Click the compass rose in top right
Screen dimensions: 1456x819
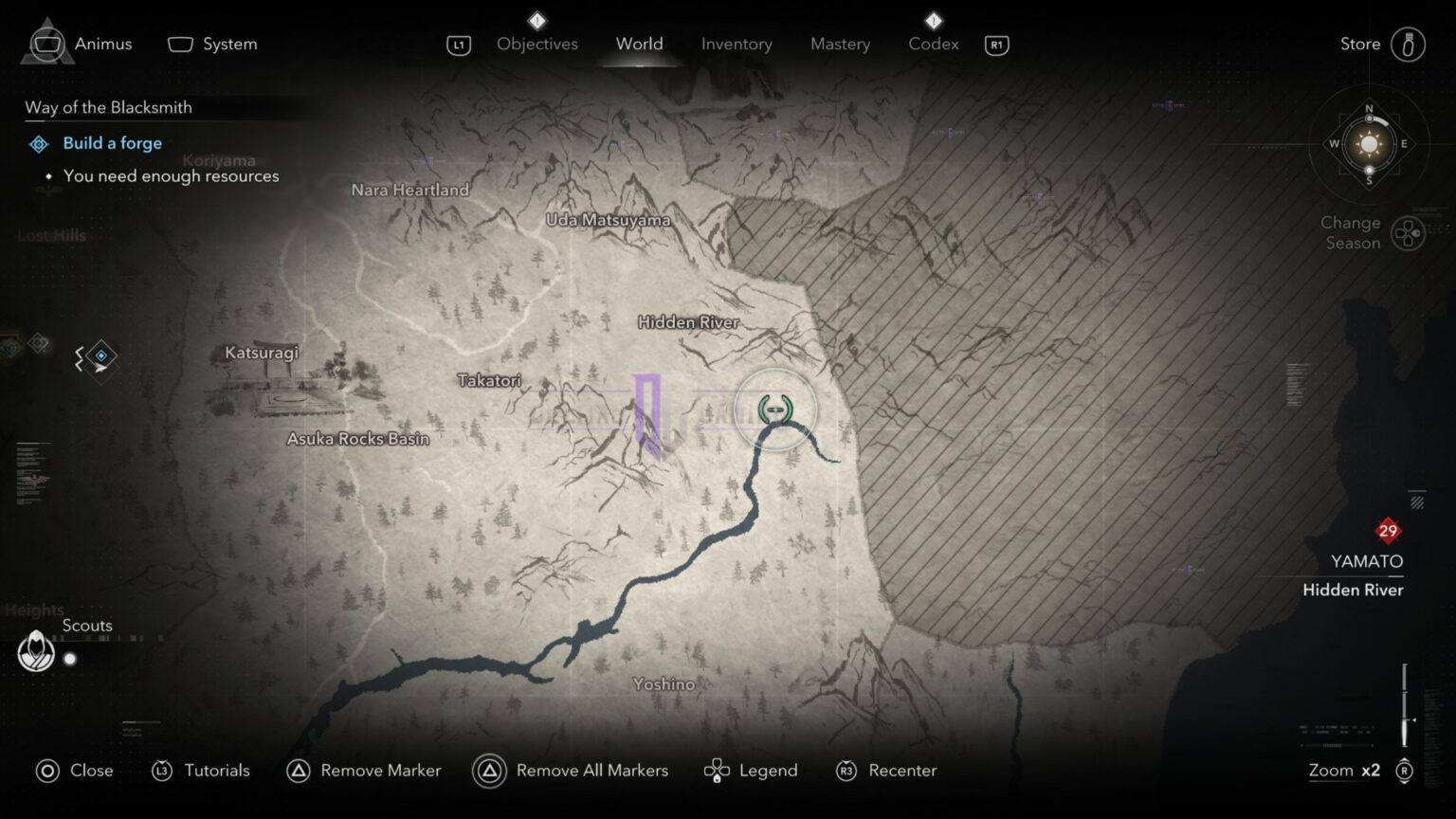(x=1368, y=145)
